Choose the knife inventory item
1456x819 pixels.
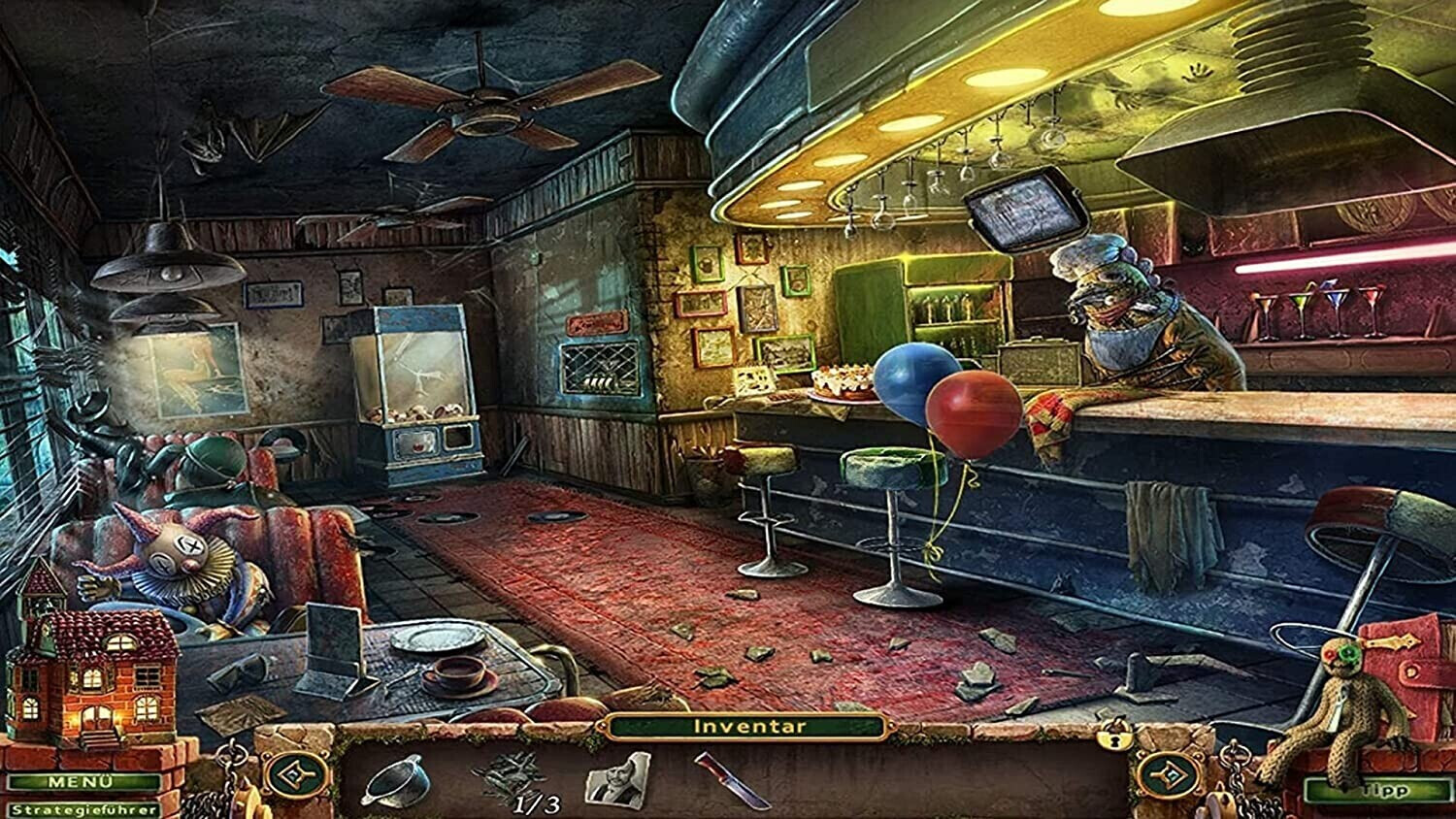pyautogui.click(x=732, y=779)
